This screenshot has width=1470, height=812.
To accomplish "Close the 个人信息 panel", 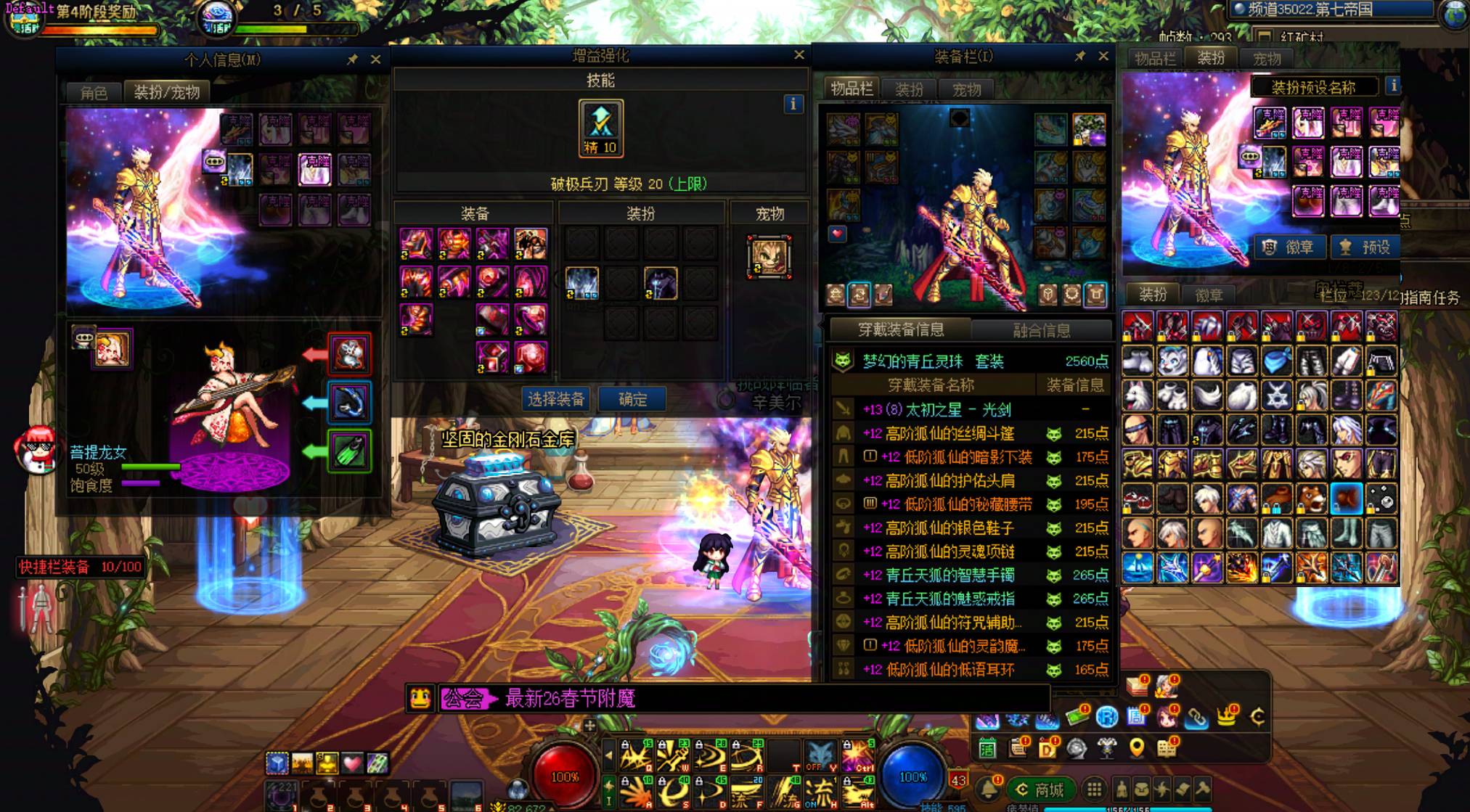I will (375, 60).
